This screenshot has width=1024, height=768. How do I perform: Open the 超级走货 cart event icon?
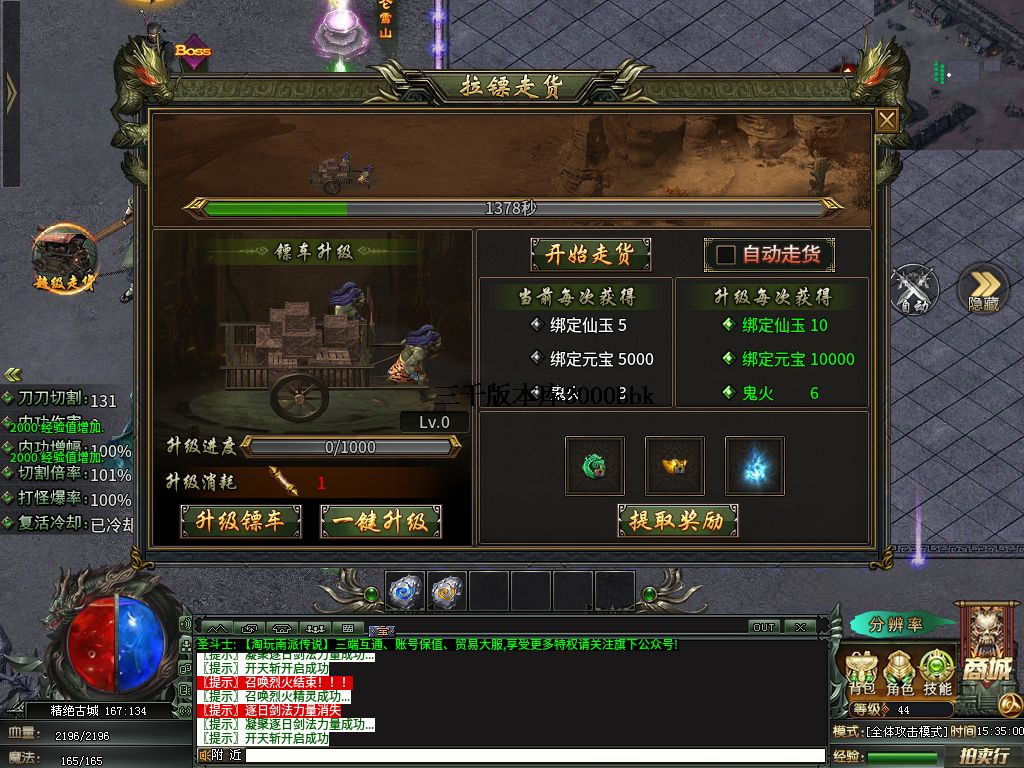(x=65, y=258)
